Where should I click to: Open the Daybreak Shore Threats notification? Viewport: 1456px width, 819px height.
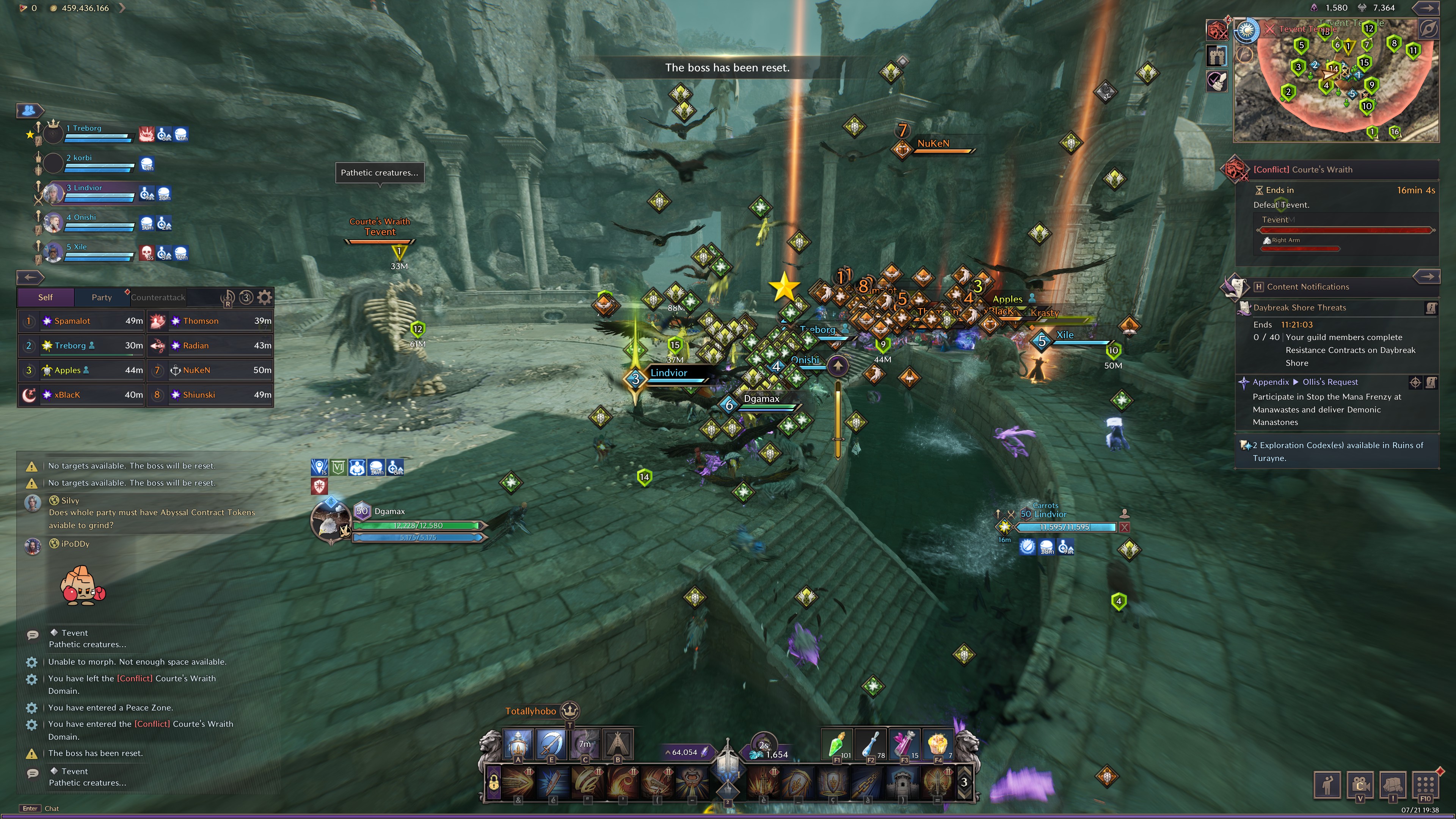point(1299,308)
